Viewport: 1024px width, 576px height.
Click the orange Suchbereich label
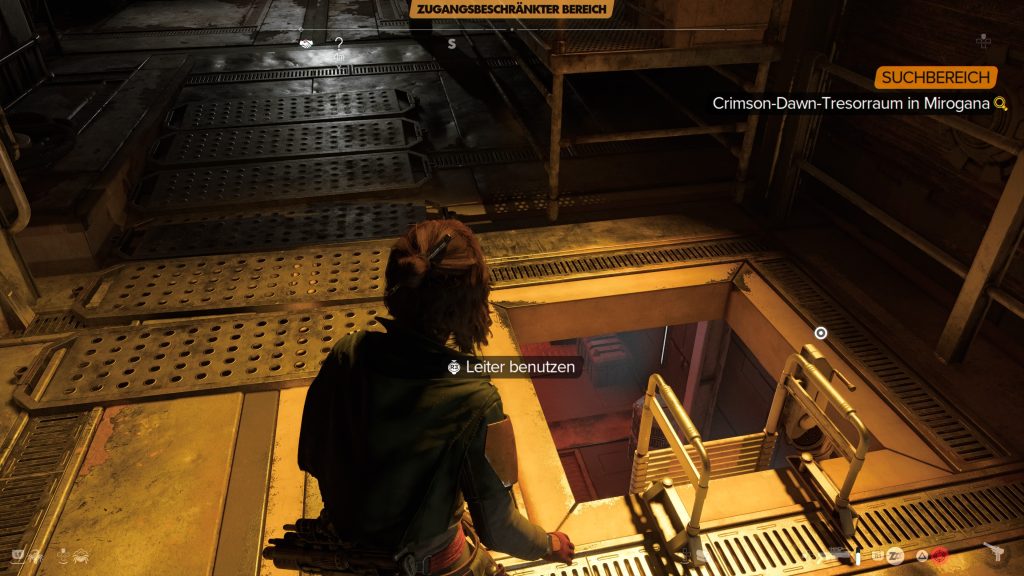(x=936, y=77)
